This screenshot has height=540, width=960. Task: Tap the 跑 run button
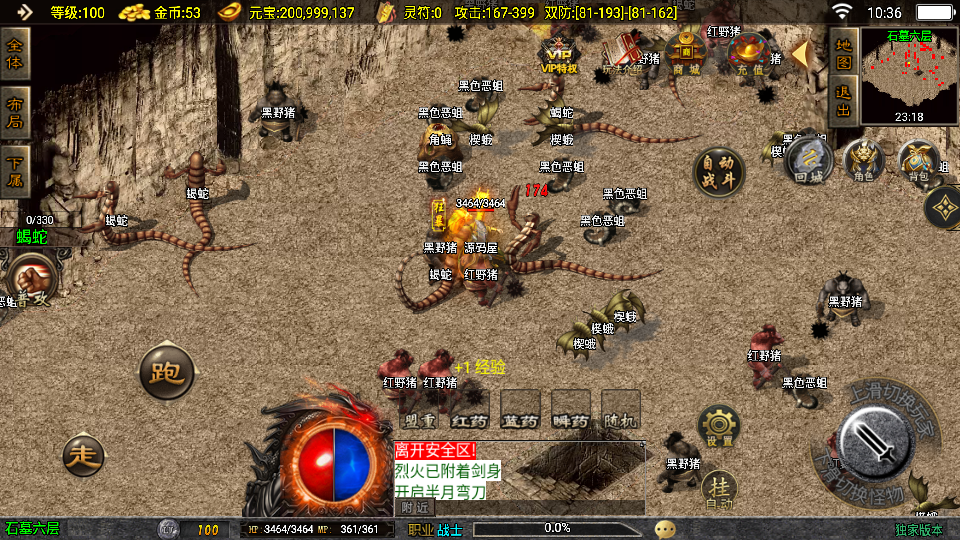click(166, 373)
